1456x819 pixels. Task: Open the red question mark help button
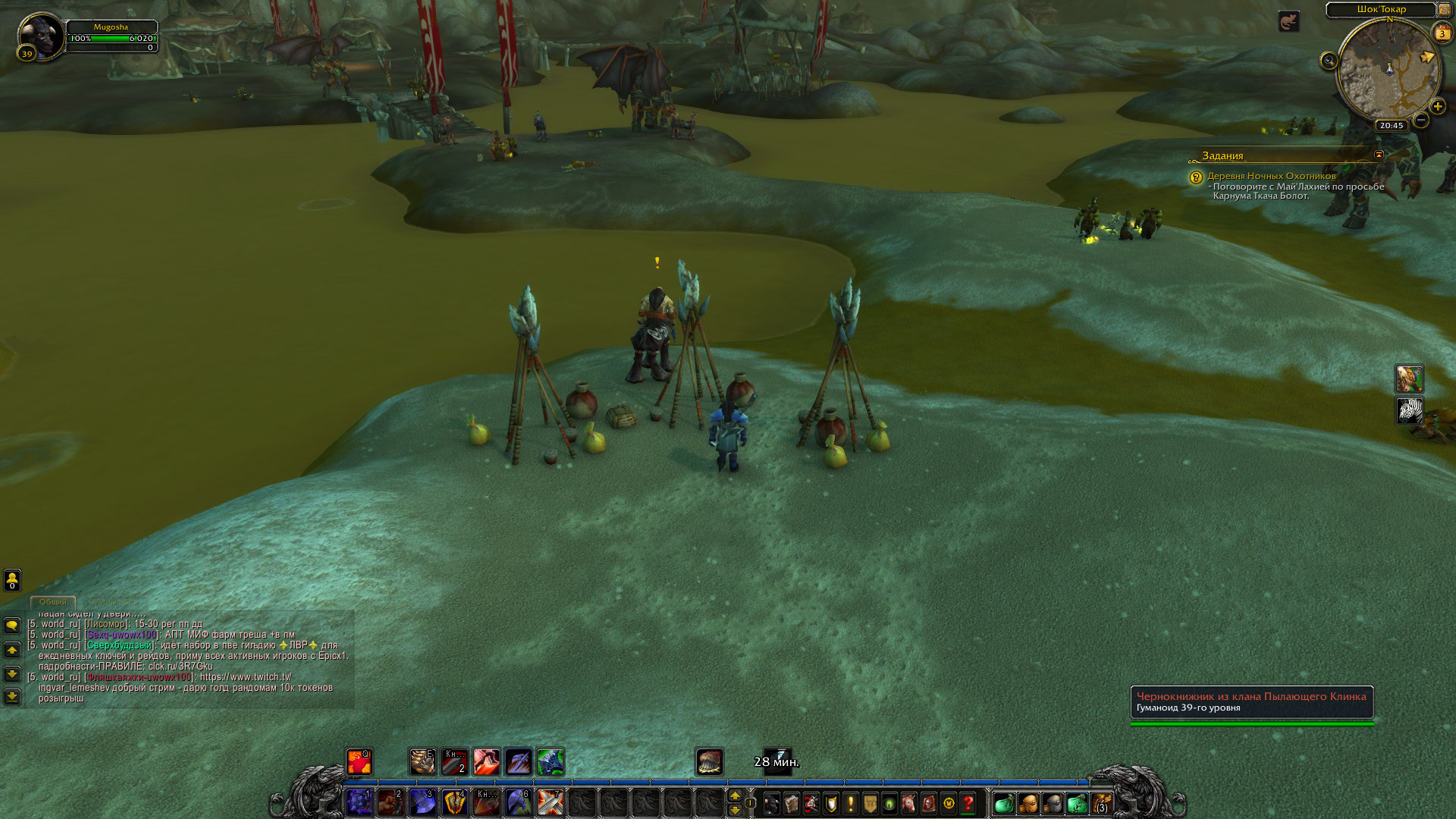pos(968,803)
